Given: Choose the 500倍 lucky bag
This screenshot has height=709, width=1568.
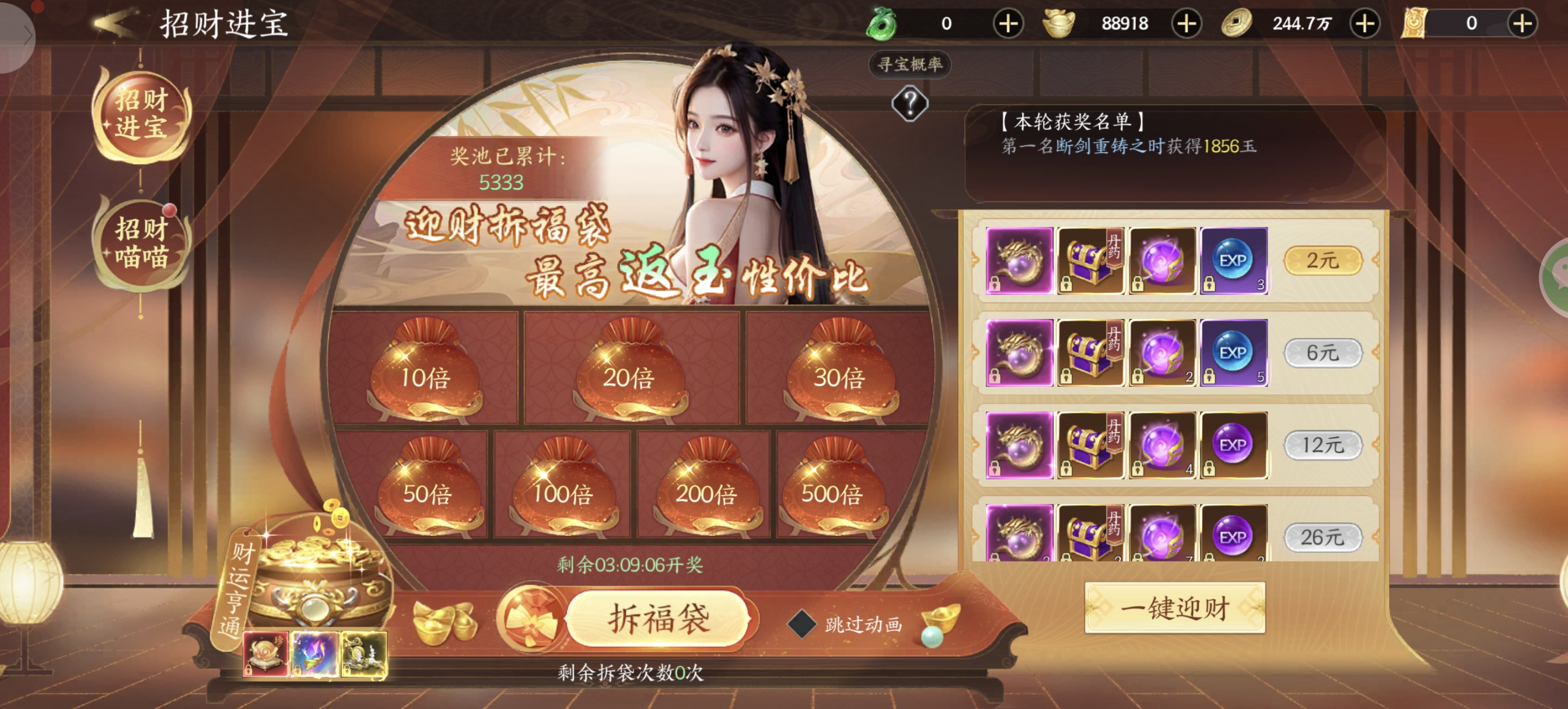Looking at the screenshot, I should (x=831, y=488).
